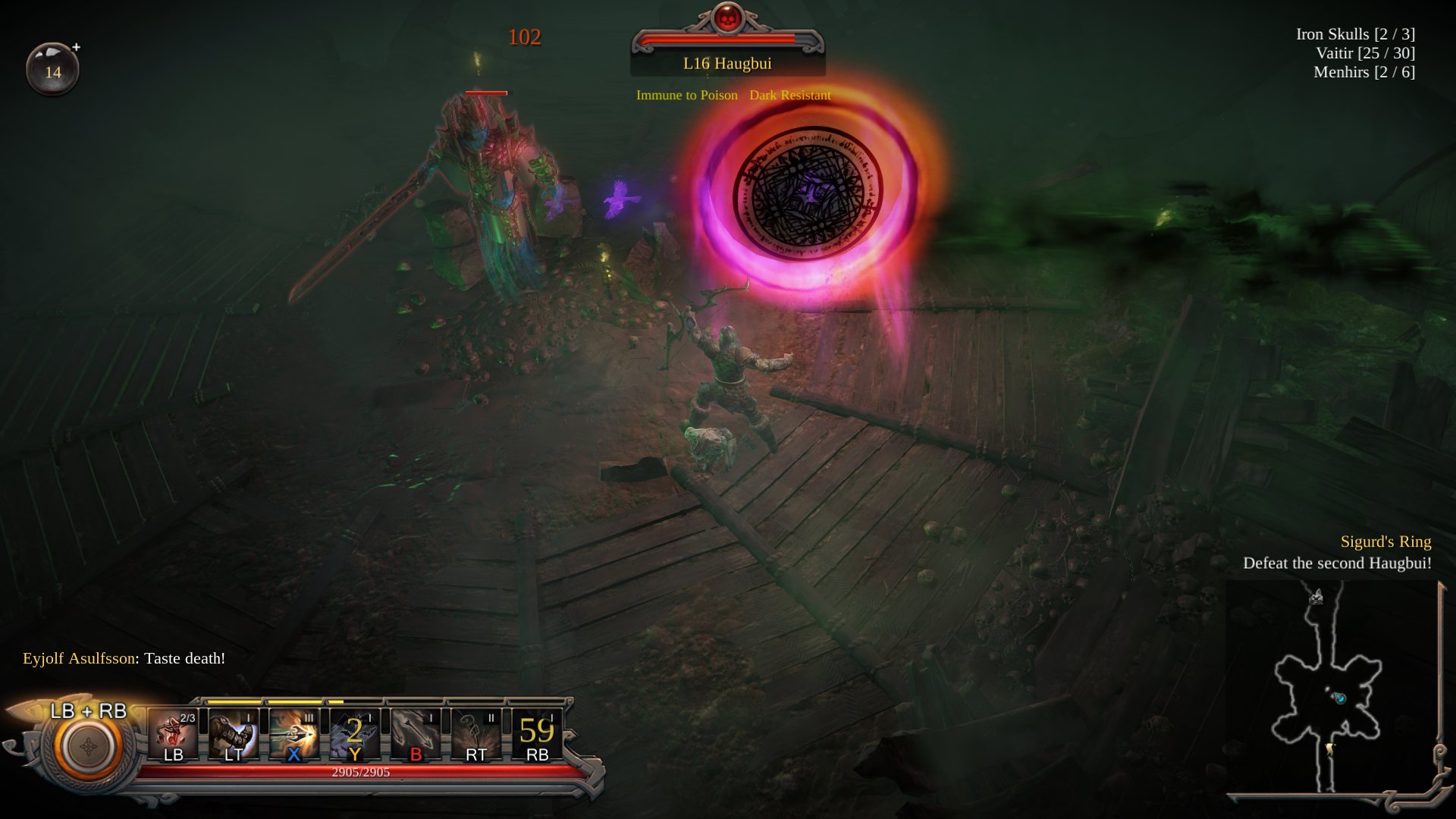The height and width of the screenshot is (819, 1456).
Task: Activate the armored gauntlet strike skill
Action: click(234, 734)
